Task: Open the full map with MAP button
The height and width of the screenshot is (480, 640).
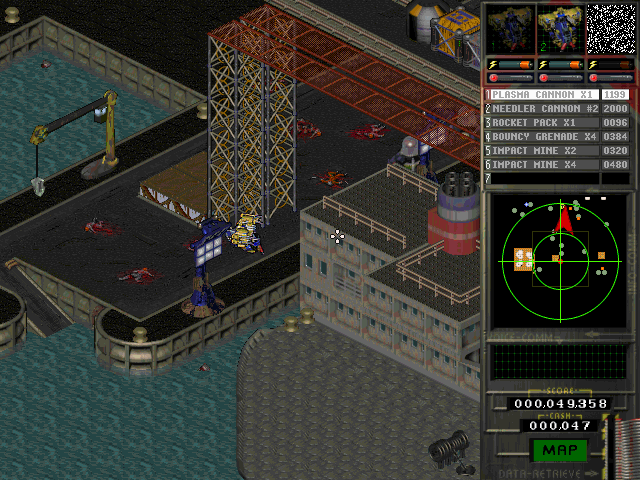Action: click(558, 450)
